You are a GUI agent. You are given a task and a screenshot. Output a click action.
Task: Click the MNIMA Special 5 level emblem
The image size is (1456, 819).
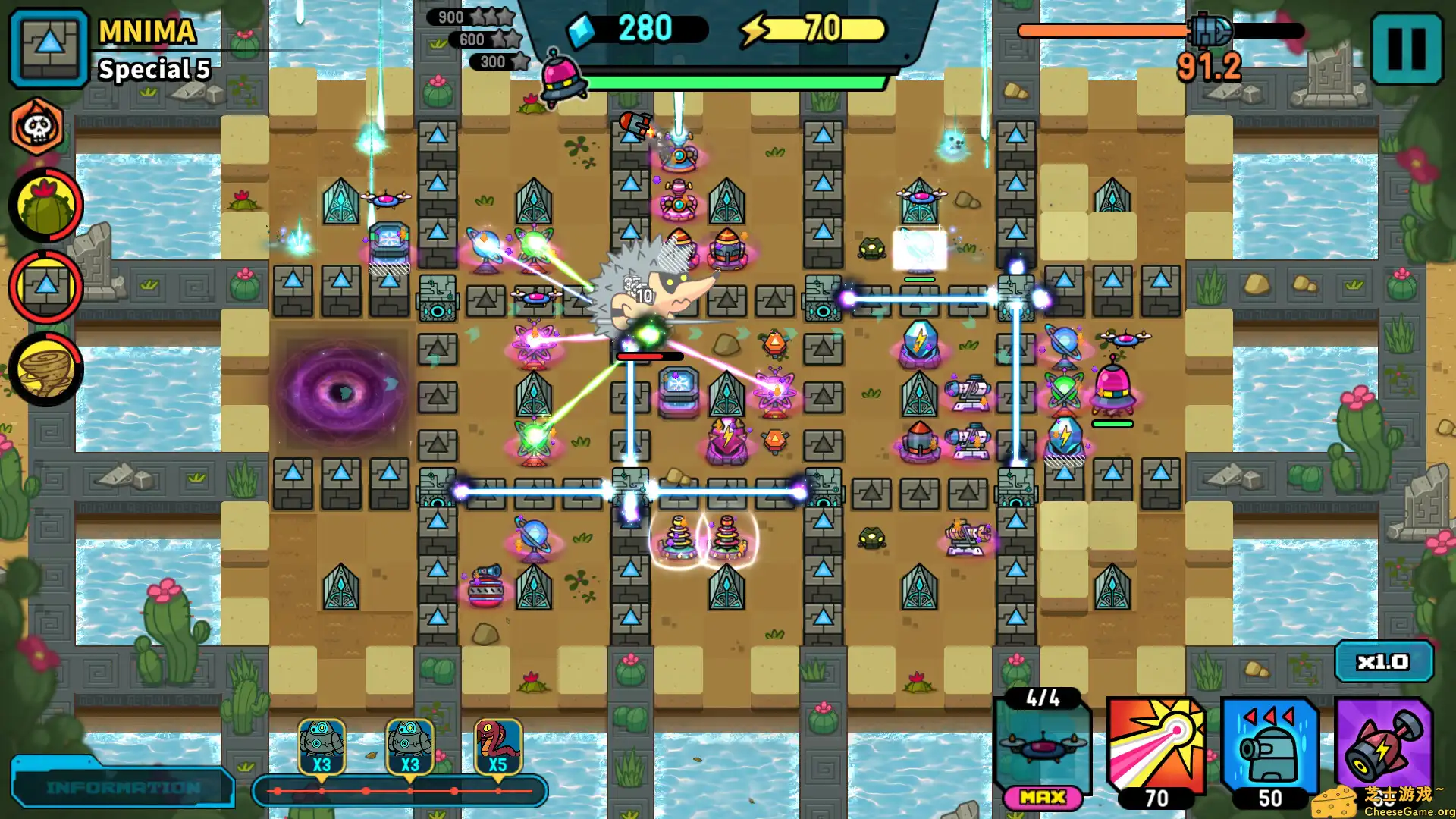pos(47,49)
